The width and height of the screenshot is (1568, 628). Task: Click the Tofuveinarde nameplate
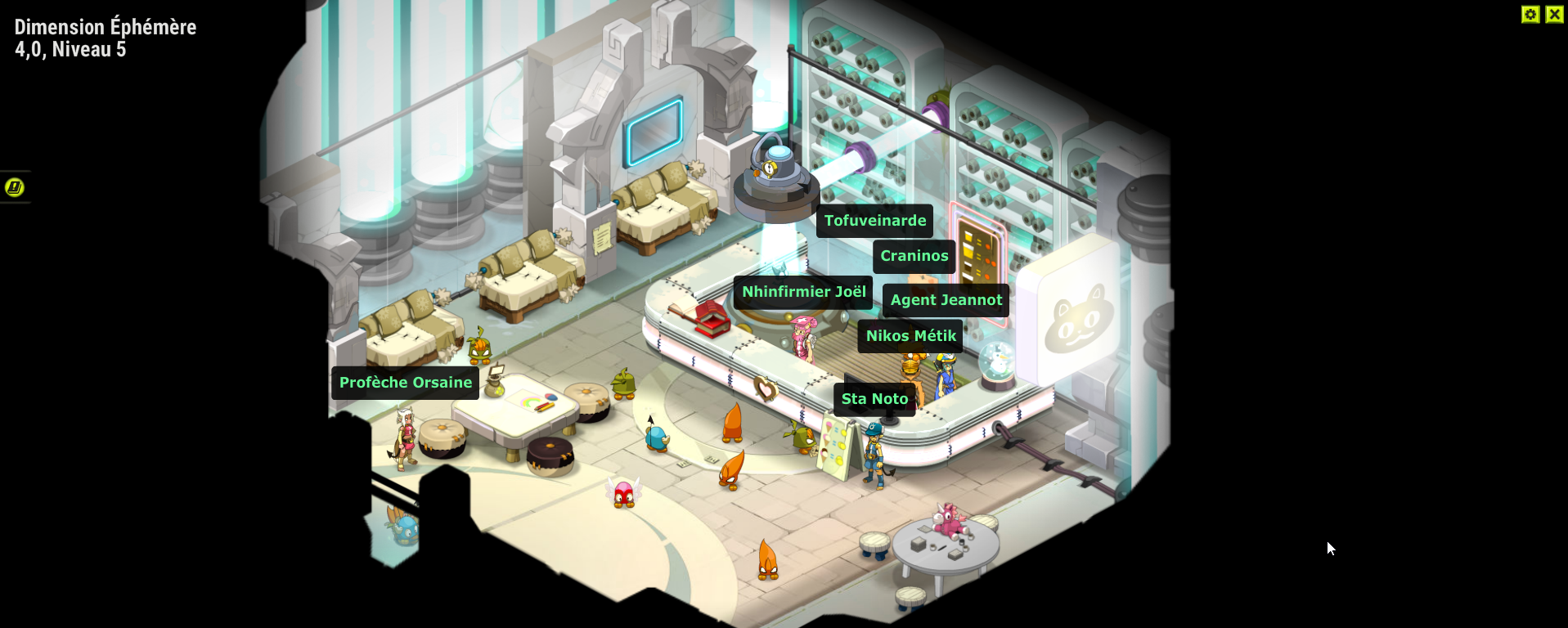[x=874, y=220]
